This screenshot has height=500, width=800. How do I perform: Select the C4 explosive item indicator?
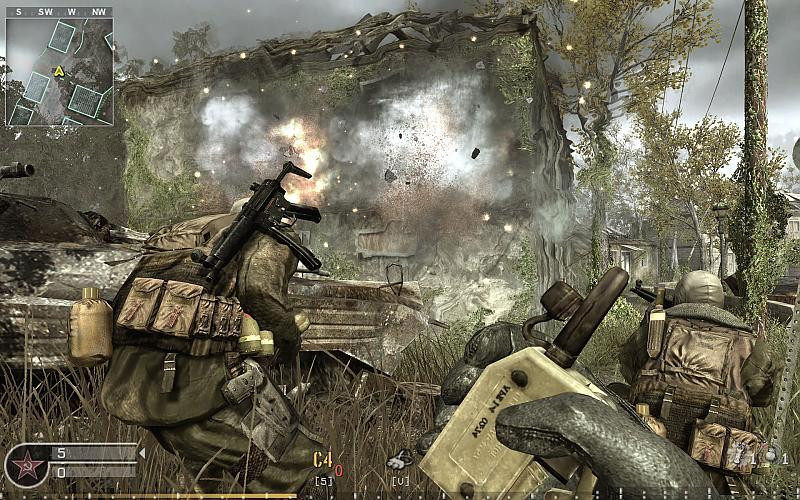click(323, 460)
